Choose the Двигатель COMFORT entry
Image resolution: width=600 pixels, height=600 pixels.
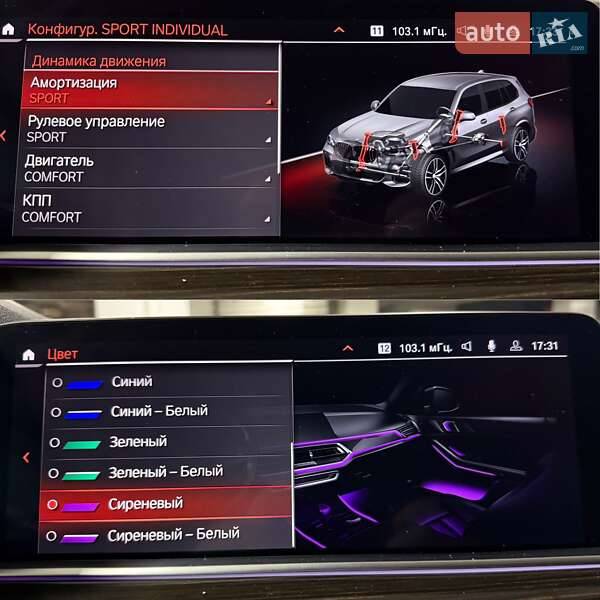coord(148,168)
